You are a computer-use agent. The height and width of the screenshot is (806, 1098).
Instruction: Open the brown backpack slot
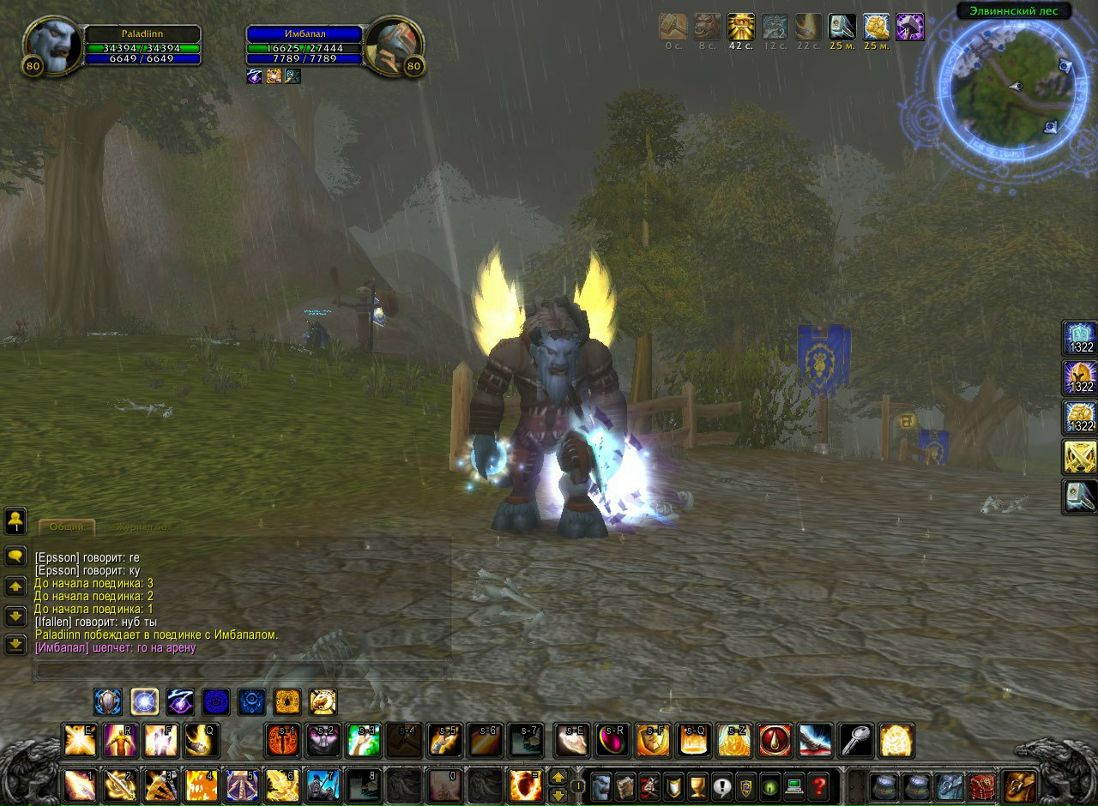click(1019, 785)
